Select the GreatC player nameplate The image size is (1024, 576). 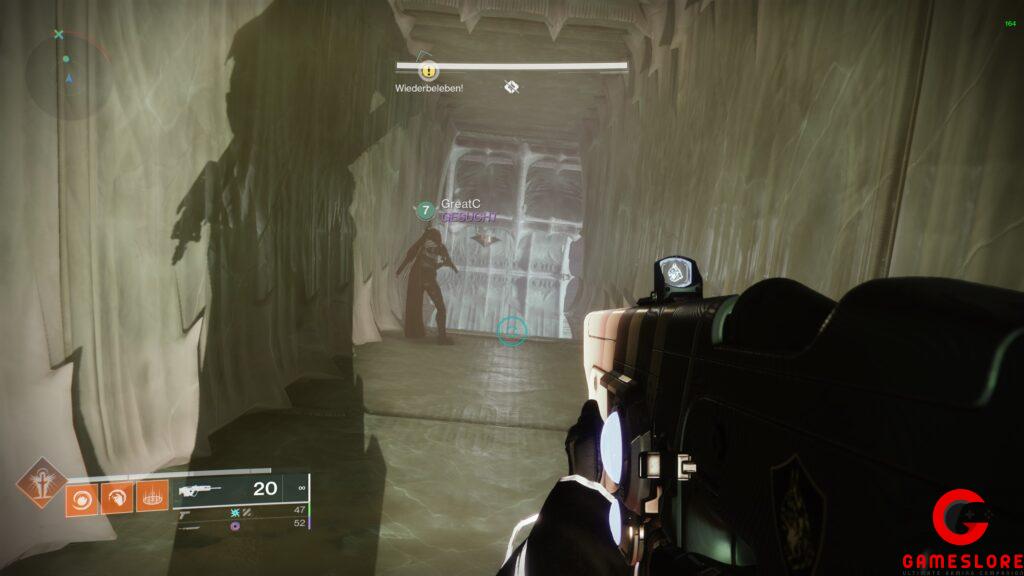(x=455, y=204)
